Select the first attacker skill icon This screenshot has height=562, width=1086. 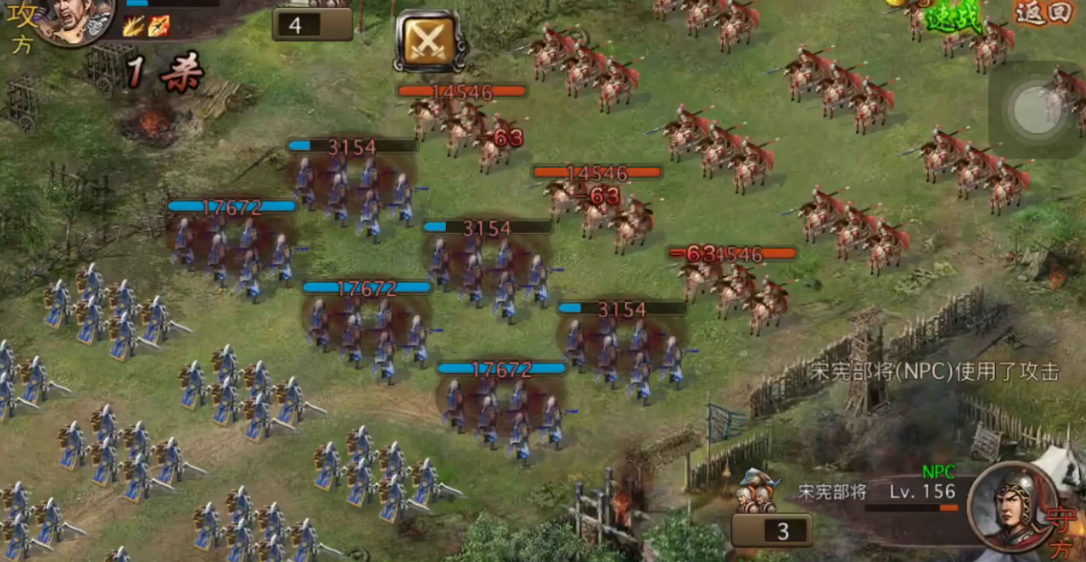coord(134,26)
